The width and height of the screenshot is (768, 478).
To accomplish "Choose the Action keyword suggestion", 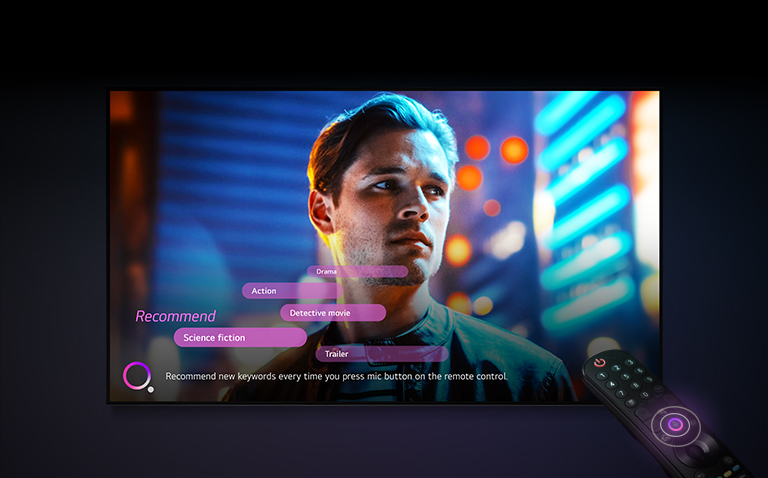I will tap(288, 291).
